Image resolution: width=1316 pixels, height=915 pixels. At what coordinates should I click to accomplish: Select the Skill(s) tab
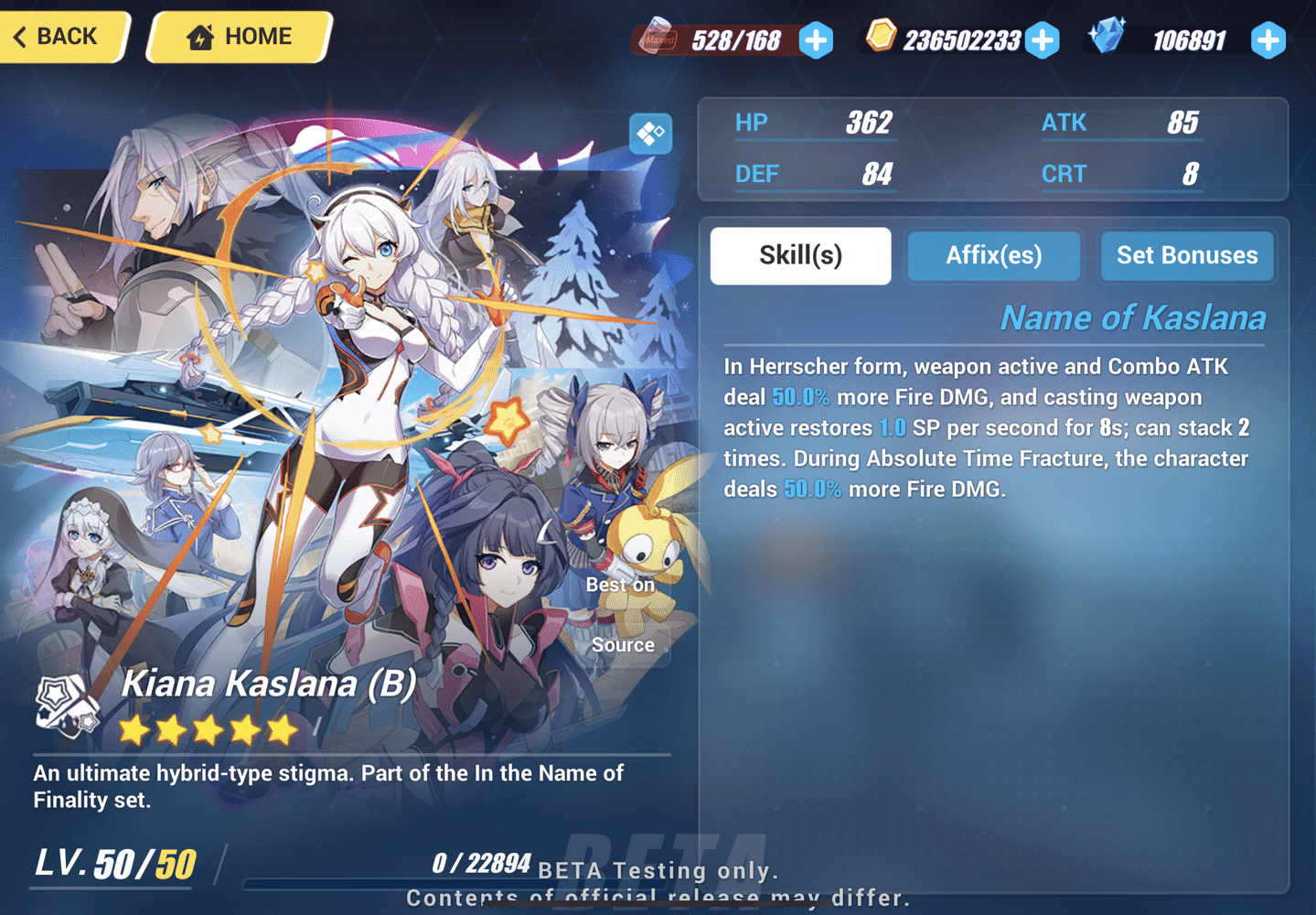click(800, 256)
